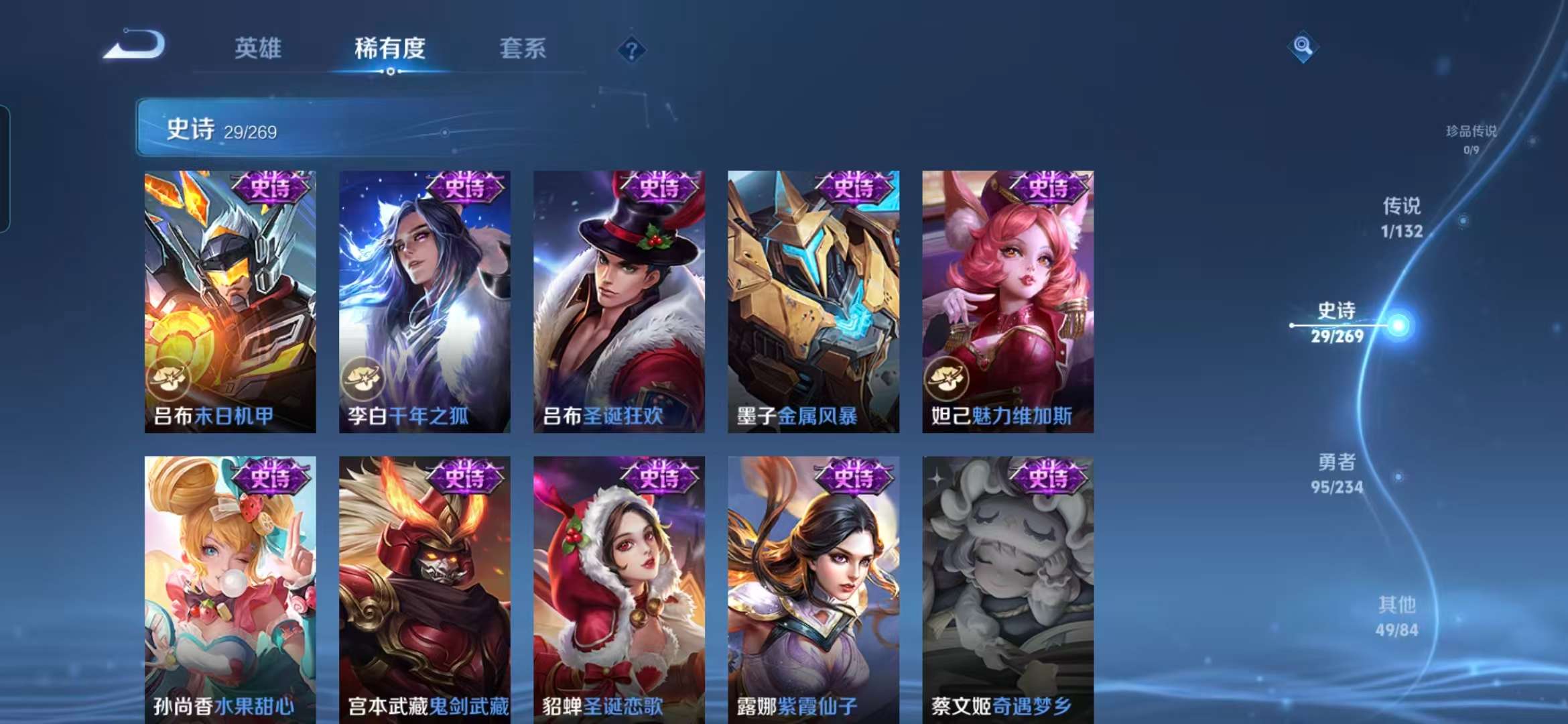Jump to the 珍品传说 rarity section
1568x724 pixels.
pos(1471,138)
